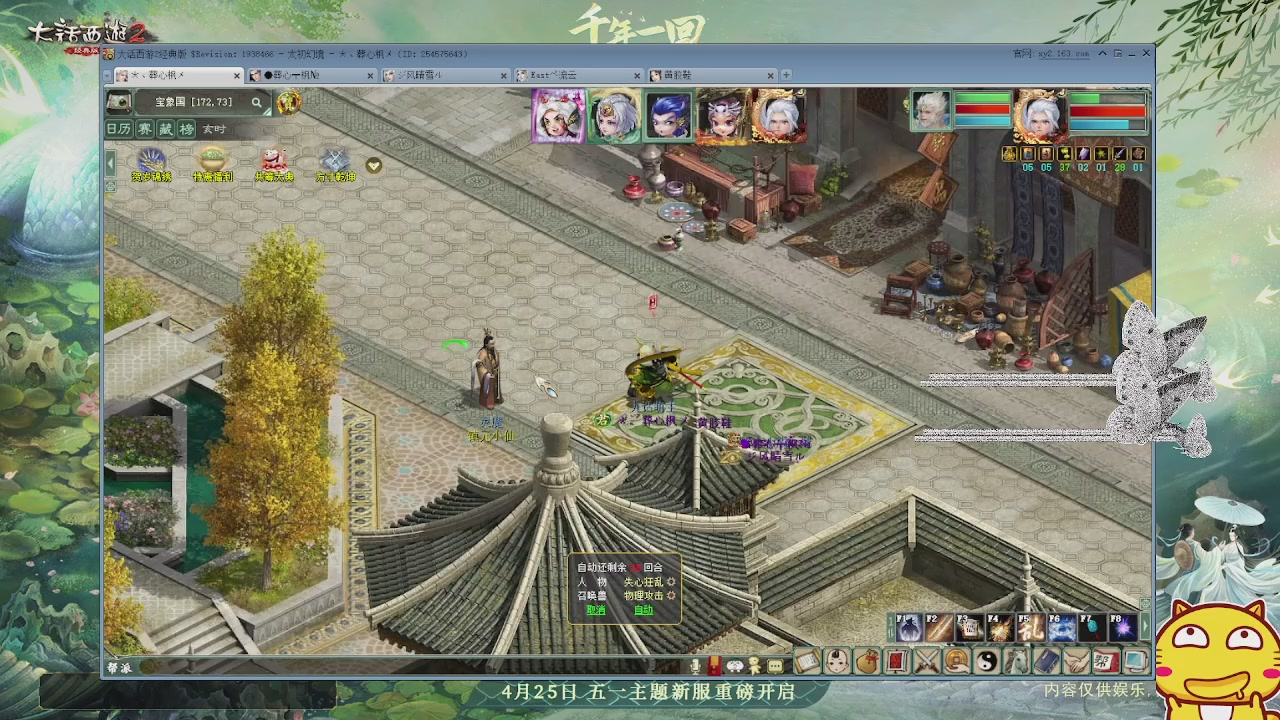Collapse activity icons via yellow chevron
Image resolution: width=1280 pixels, height=720 pixels.
coord(372,165)
